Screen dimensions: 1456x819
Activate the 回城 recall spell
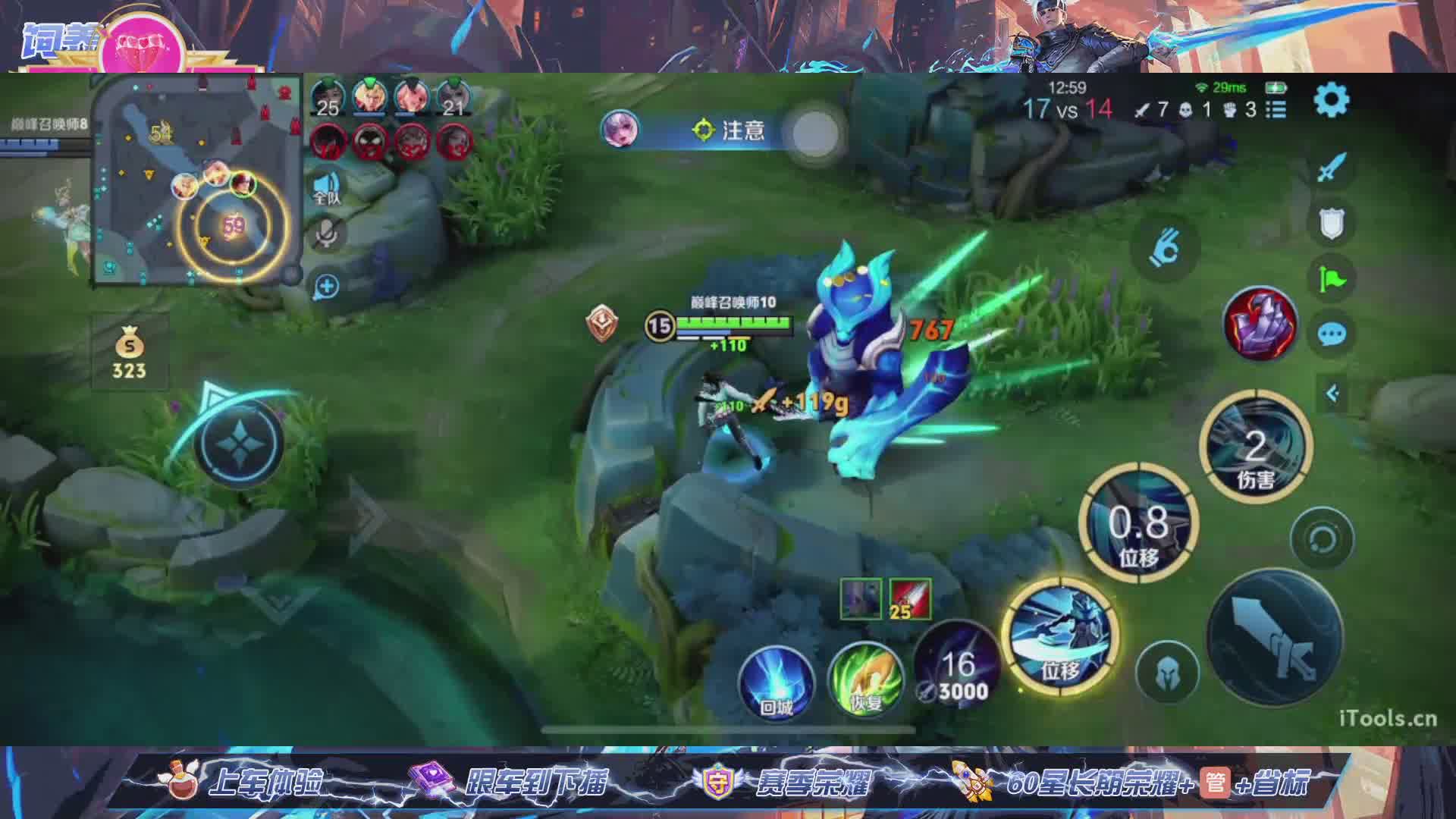(776, 680)
